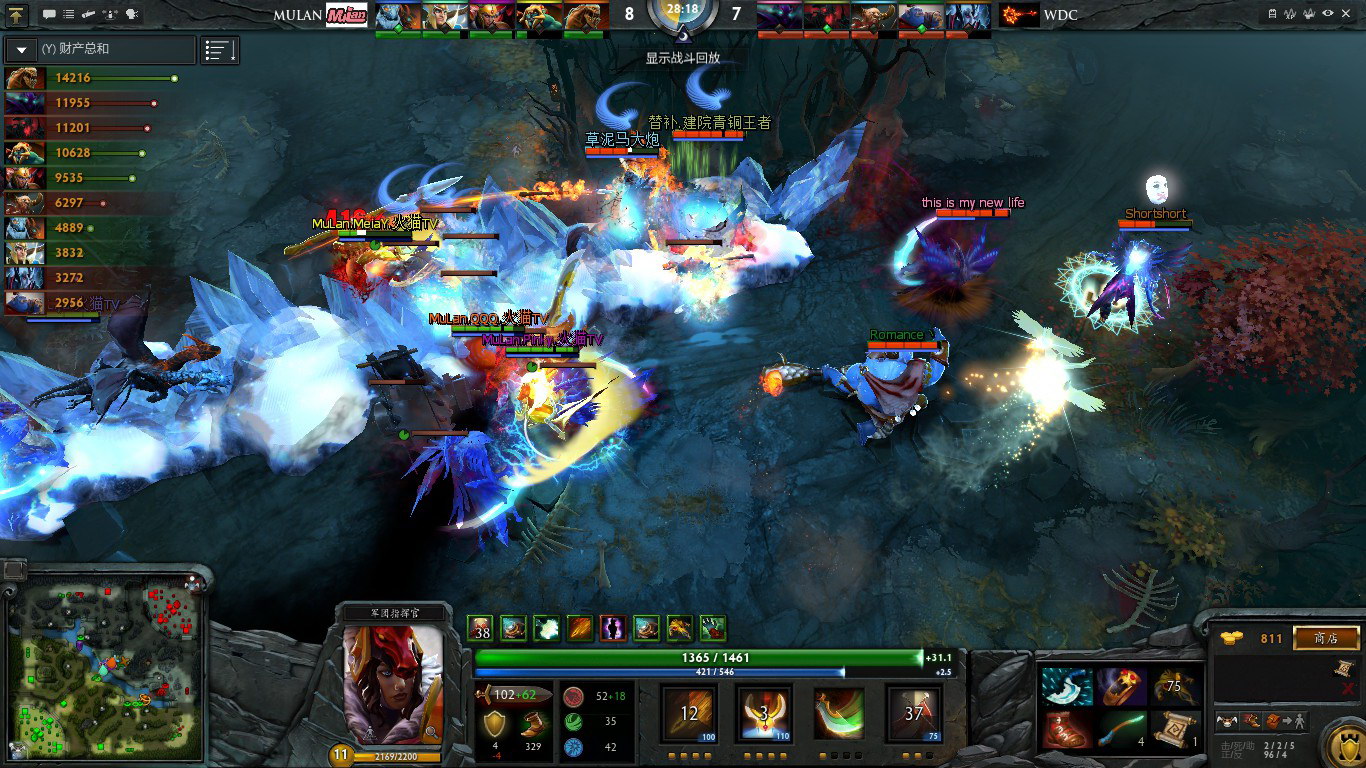Image resolution: width=1366 pixels, height=768 pixels.
Task: Use the red boots inventory item
Action: click(1065, 729)
